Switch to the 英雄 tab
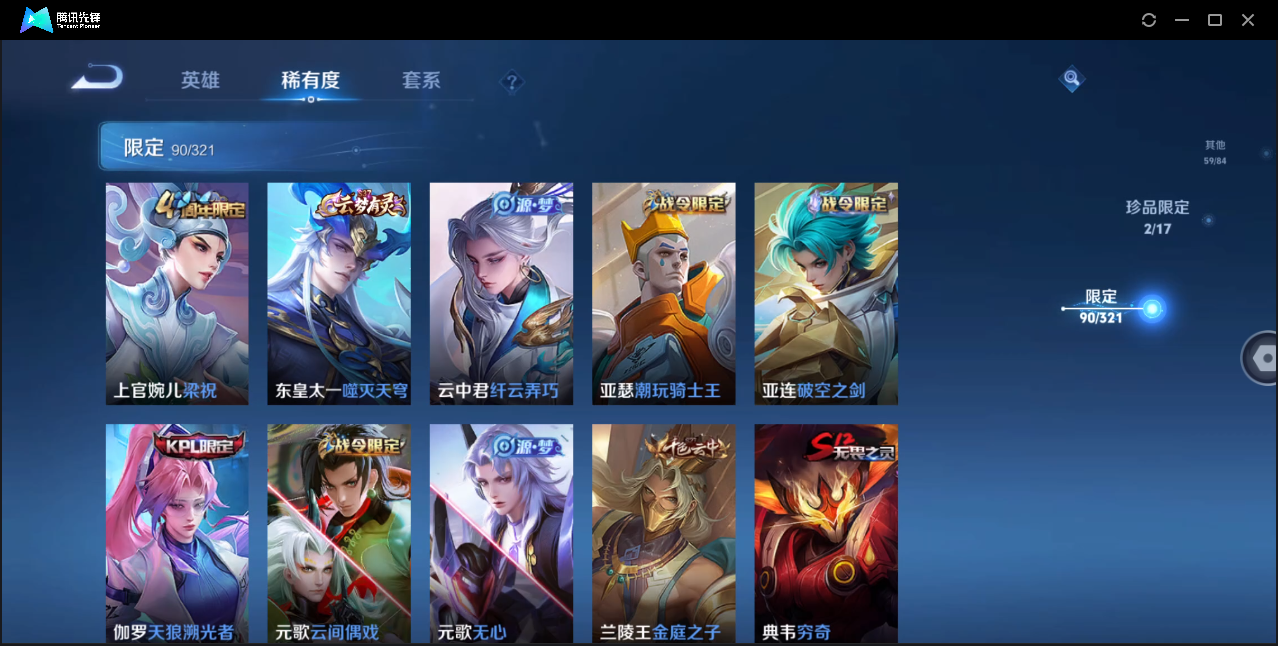Image resolution: width=1278 pixels, height=646 pixels. (200, 80)
